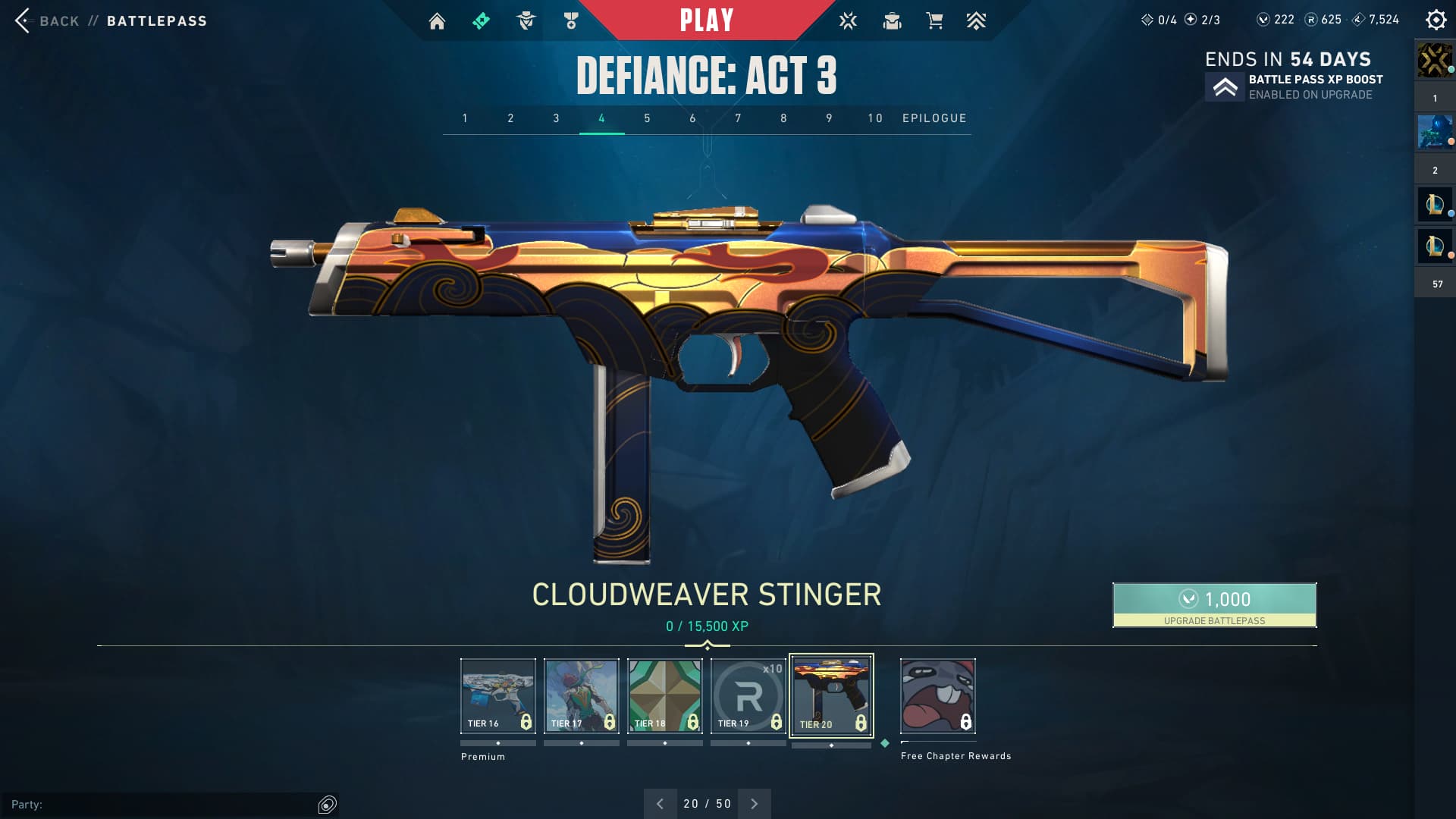Switch to chapter 5 tab

pyautogui.click(x=647, y=118)
